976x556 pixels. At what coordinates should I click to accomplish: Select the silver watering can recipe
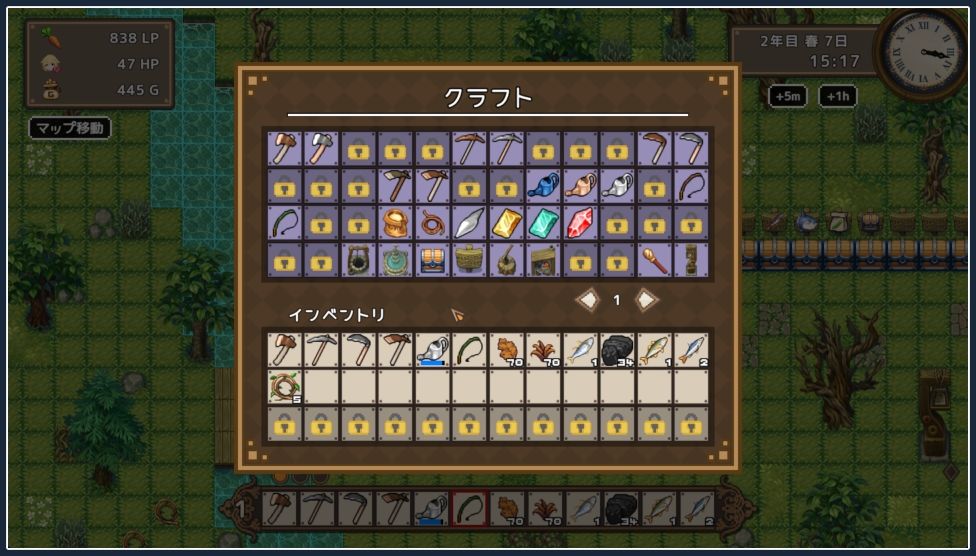click(617, 186)
